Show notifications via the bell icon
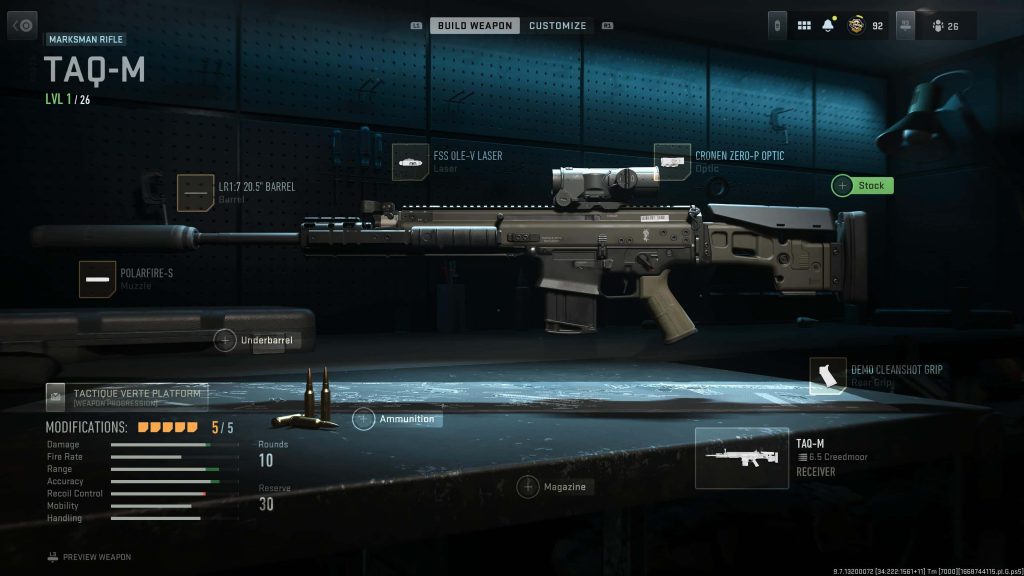This screenshot has height=576, width=1024. click(828, 26)
